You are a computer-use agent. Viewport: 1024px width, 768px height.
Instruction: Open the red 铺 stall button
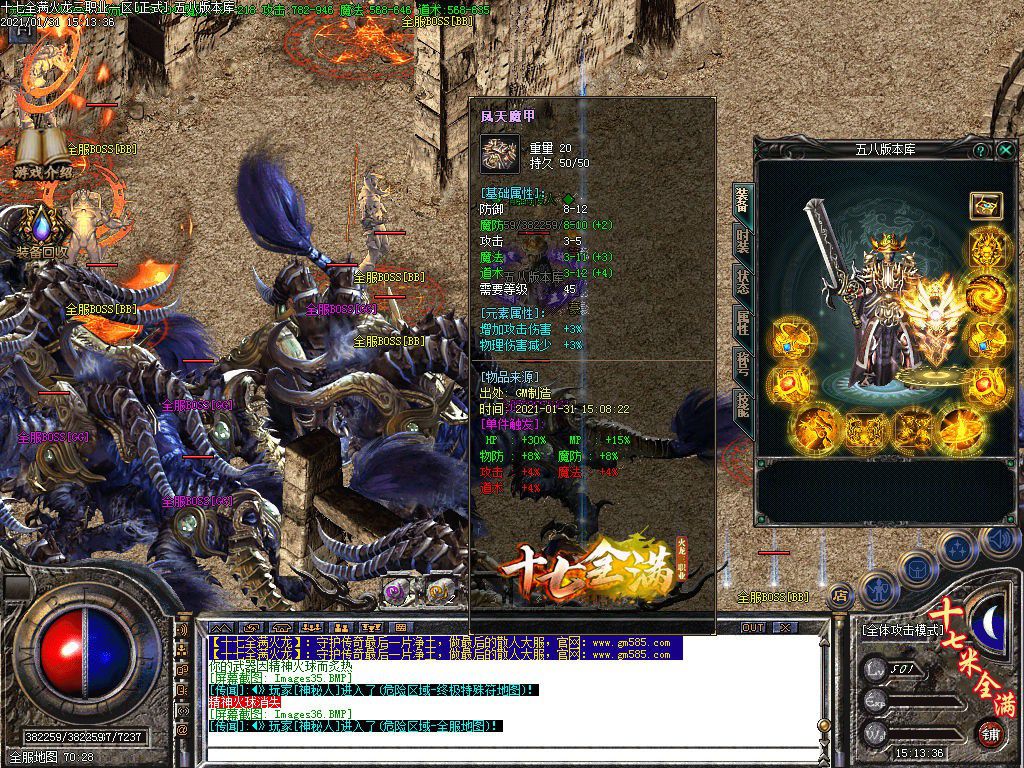click(989, 733)
